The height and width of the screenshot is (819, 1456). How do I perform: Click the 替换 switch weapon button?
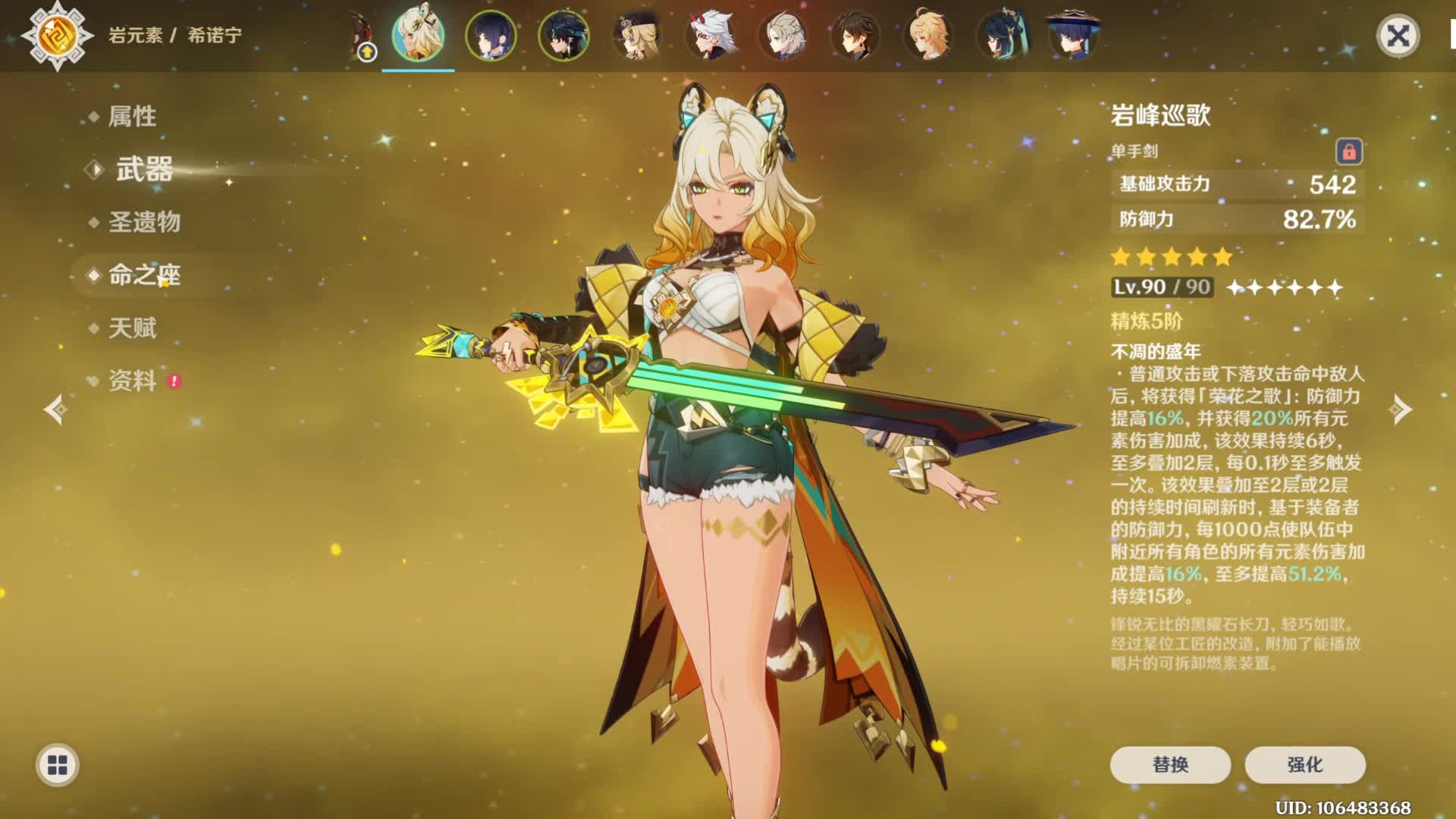tap(1169, 764)
